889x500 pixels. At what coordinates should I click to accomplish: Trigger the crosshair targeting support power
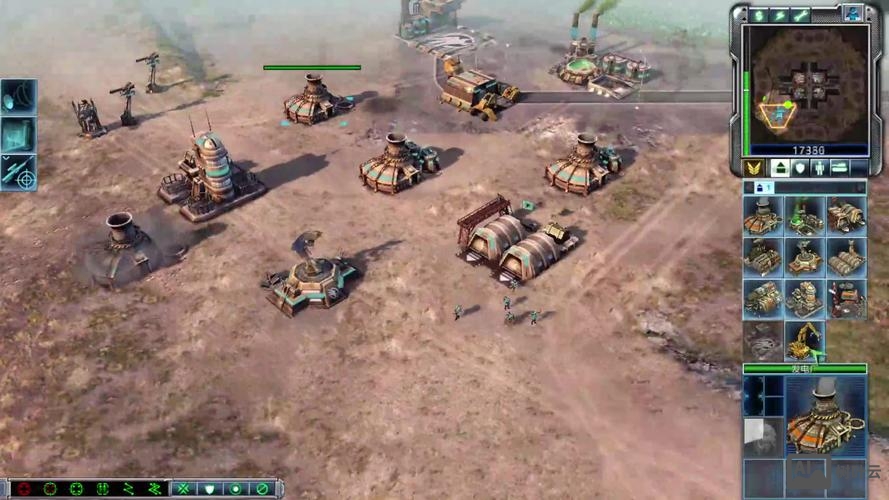tap(18, 172)
